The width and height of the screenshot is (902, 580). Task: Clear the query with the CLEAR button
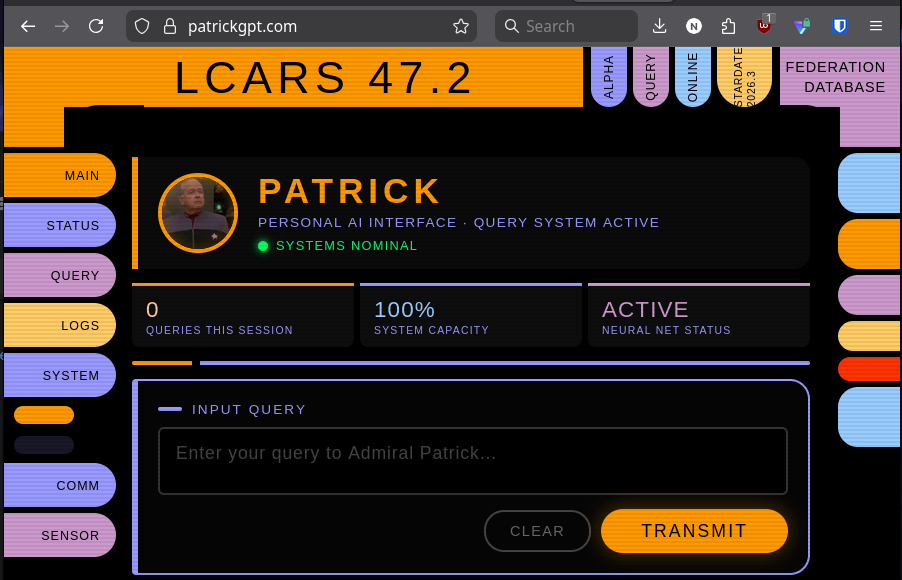(x=537, y=531)
